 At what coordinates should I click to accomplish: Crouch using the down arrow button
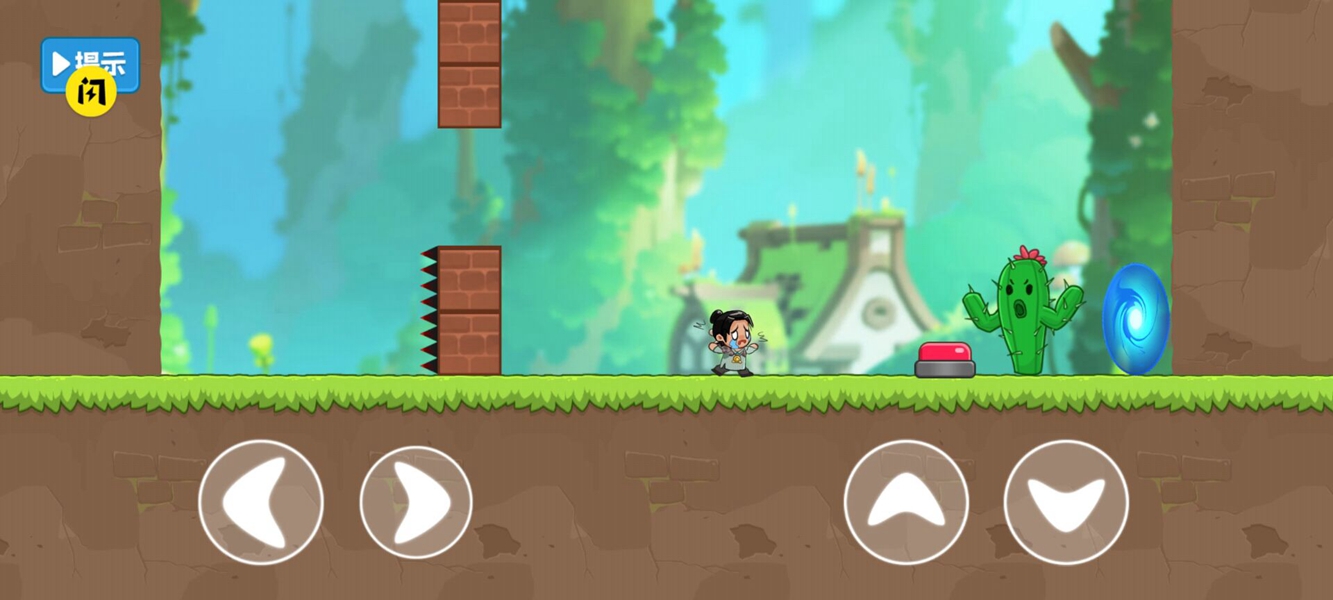click(1066, 502)
